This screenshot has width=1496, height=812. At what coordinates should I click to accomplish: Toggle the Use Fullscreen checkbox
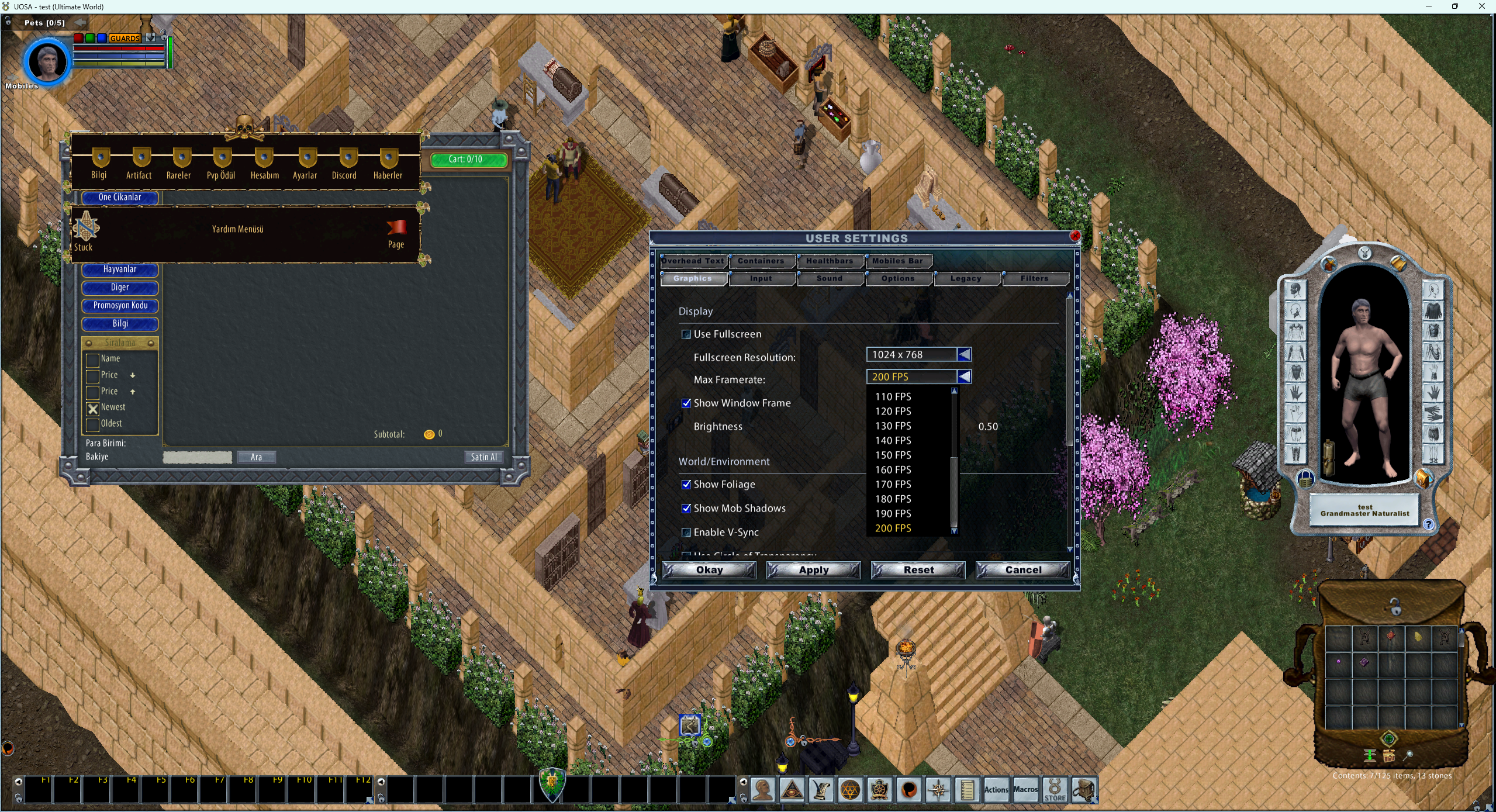coord(686,334)
